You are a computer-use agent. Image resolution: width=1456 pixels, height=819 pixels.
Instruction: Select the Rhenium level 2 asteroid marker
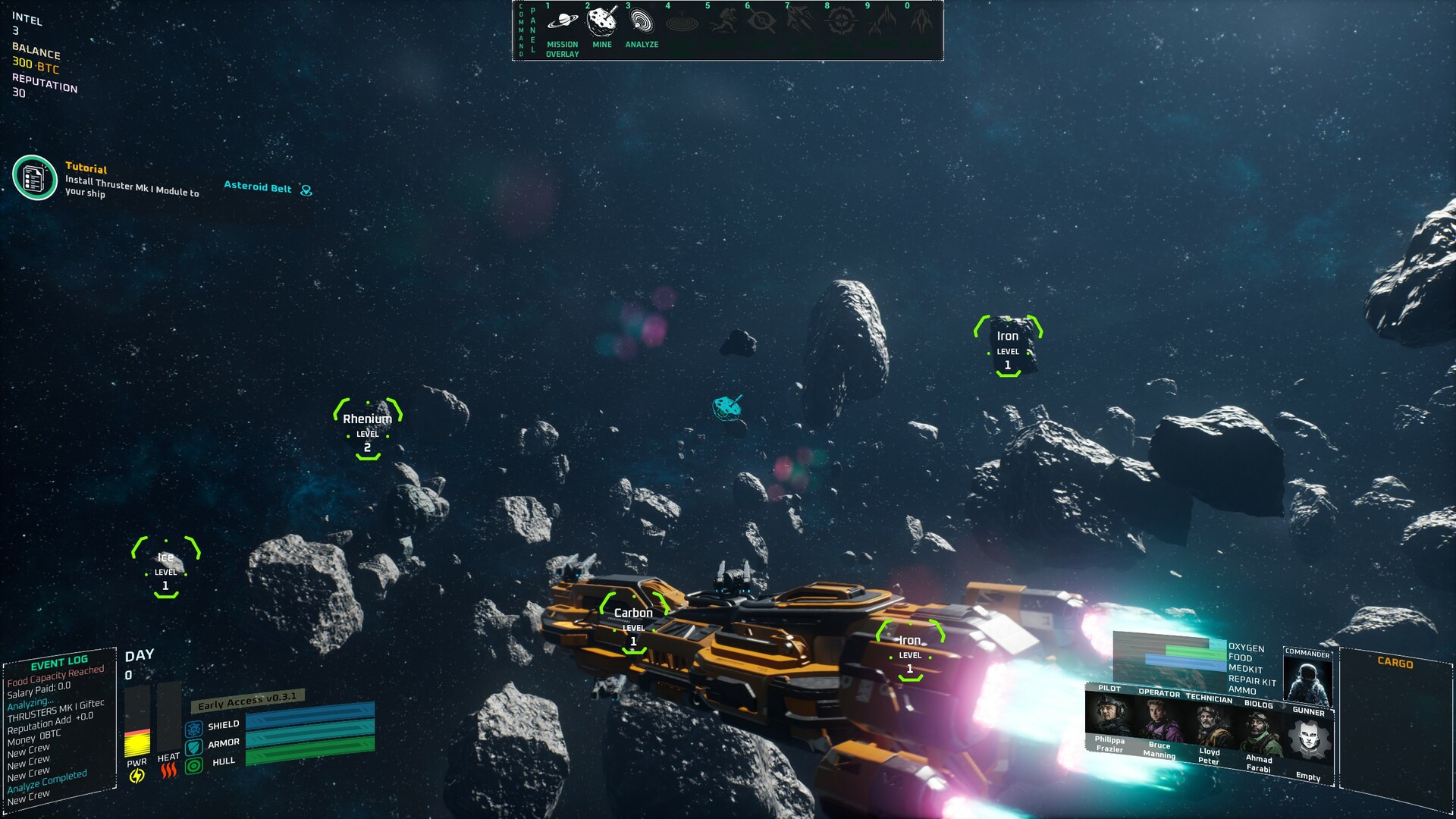[x=368, y=429]
